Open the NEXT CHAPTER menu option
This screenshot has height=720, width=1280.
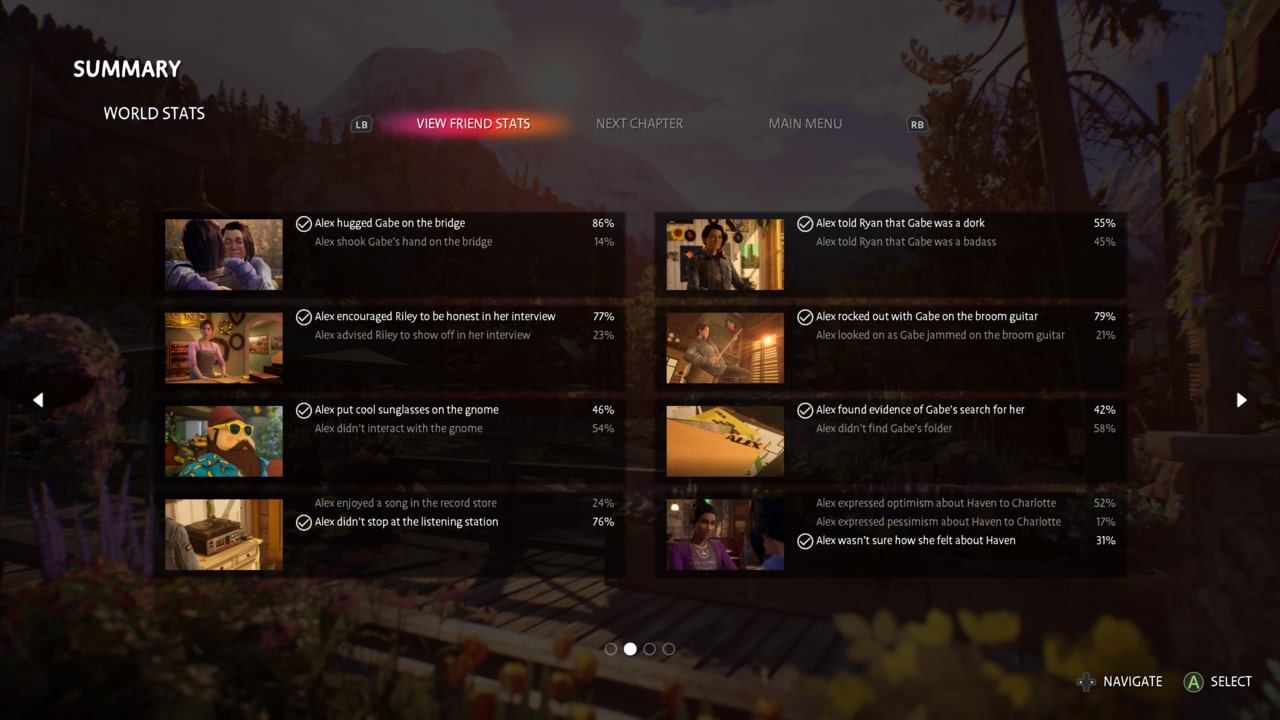click(639, 123)
